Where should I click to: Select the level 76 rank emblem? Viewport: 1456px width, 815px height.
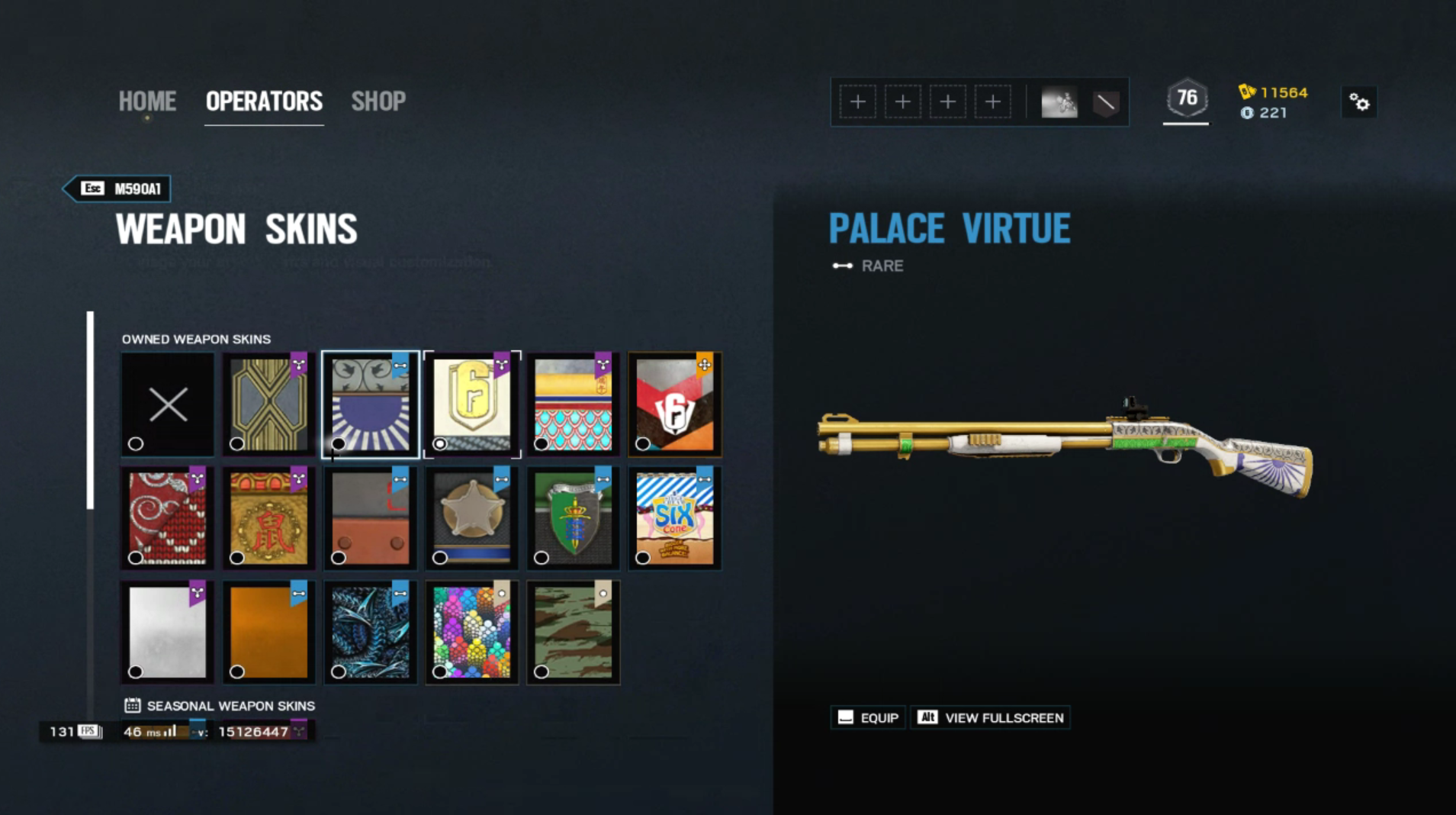pyautogui.click(x=1186, y=98)
